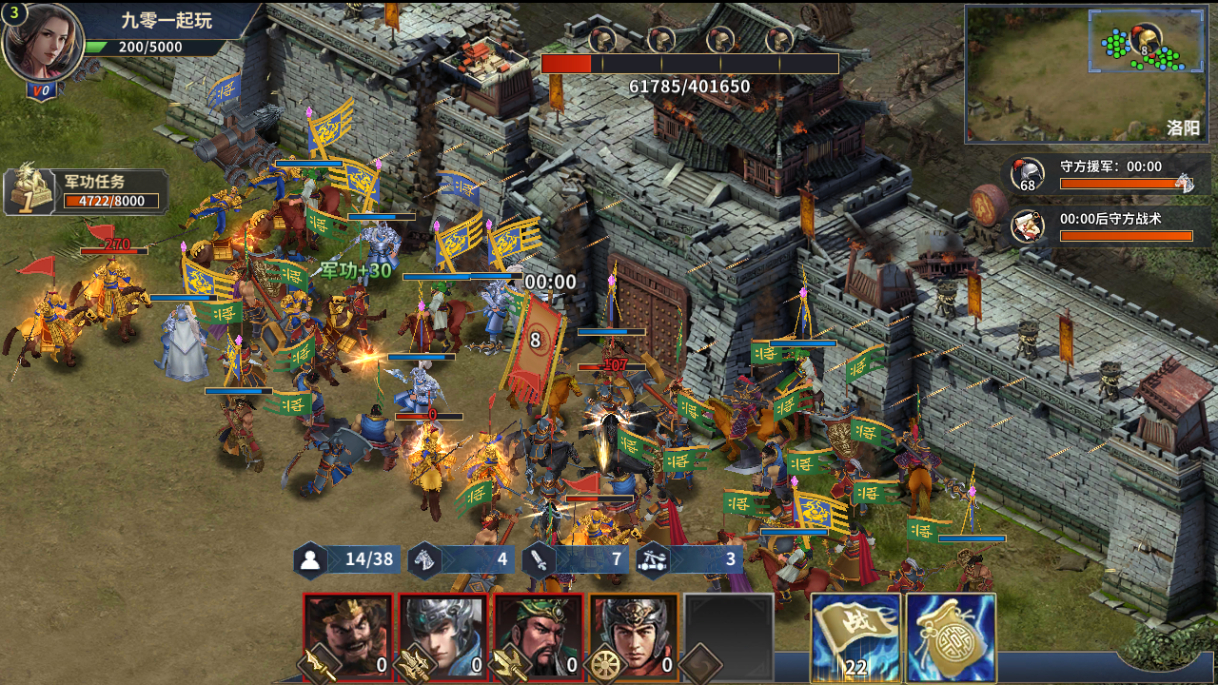This screenshot has width=1218, height=685.
Task: Tap the infantry sword icon
Action: click(538, 559)
